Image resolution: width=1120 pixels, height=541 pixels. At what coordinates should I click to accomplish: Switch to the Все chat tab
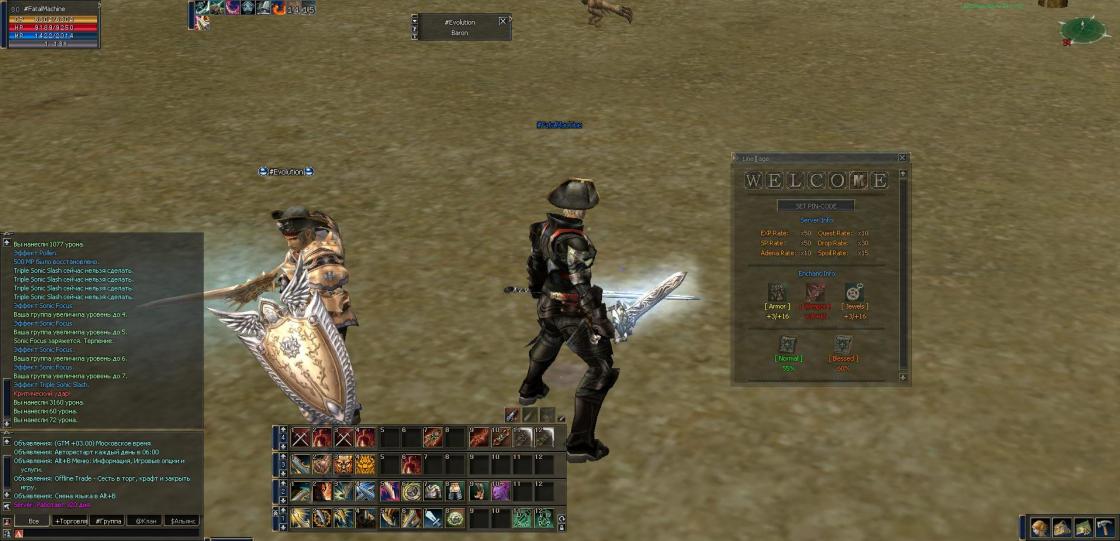(33, 521)
